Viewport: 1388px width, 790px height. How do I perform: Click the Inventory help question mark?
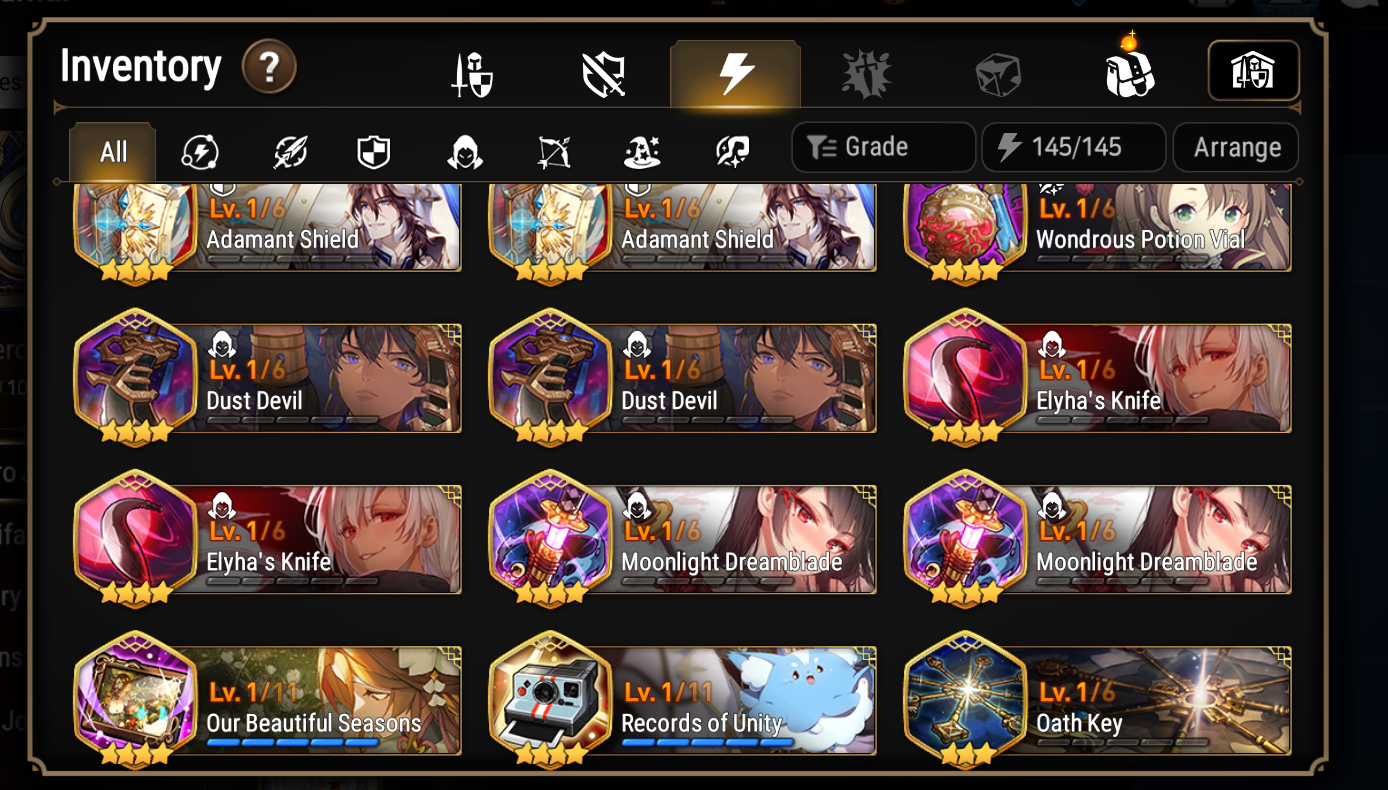pos(268,67)
